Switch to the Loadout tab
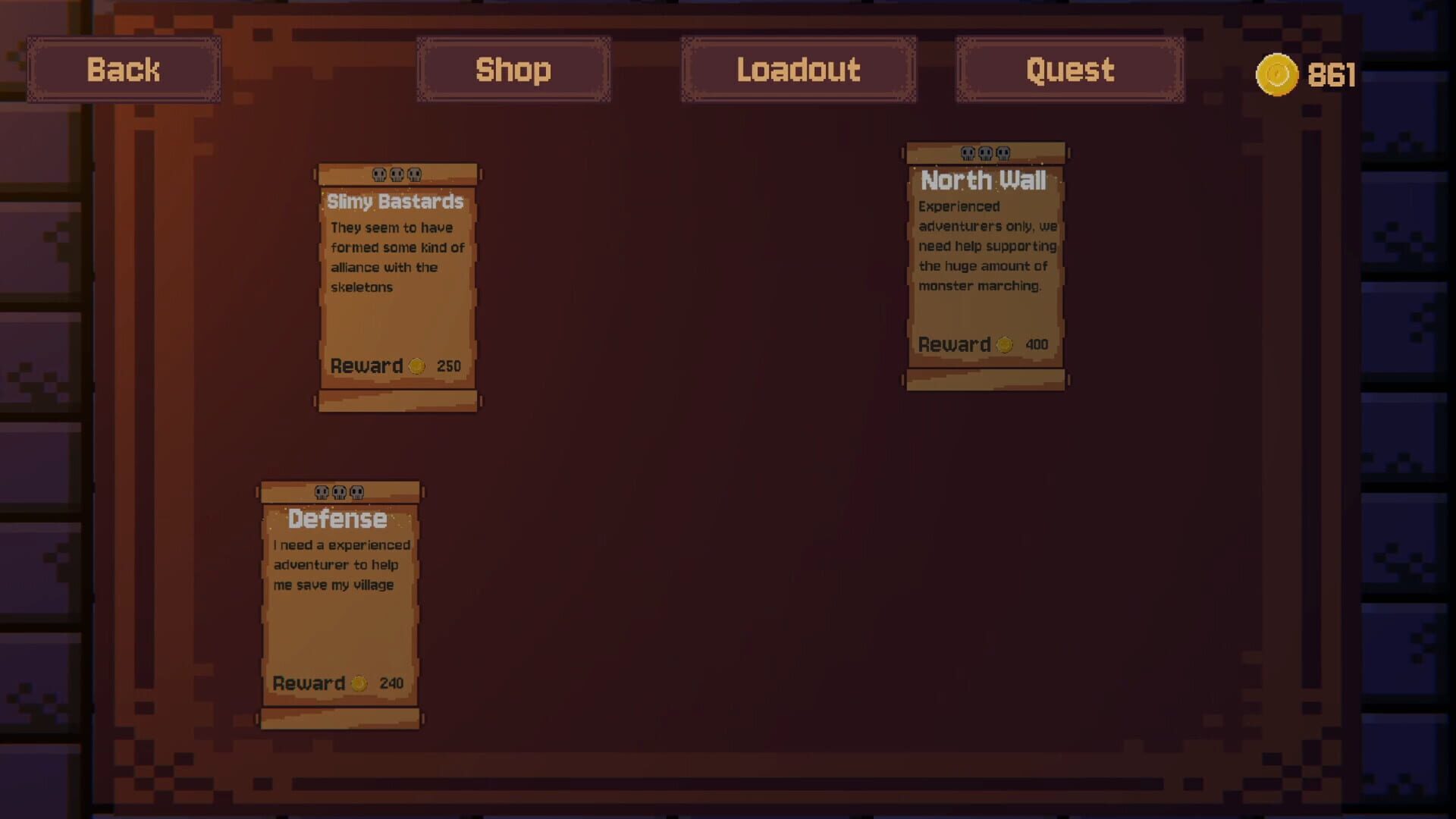This screenshot has height=819, width=1456. (x=798, y=70)
